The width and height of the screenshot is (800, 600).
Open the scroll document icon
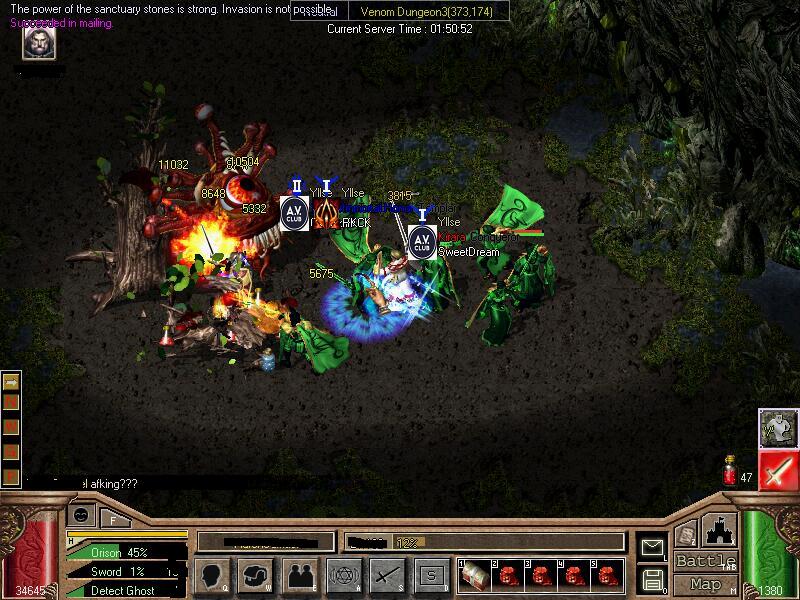pos(686,535)
